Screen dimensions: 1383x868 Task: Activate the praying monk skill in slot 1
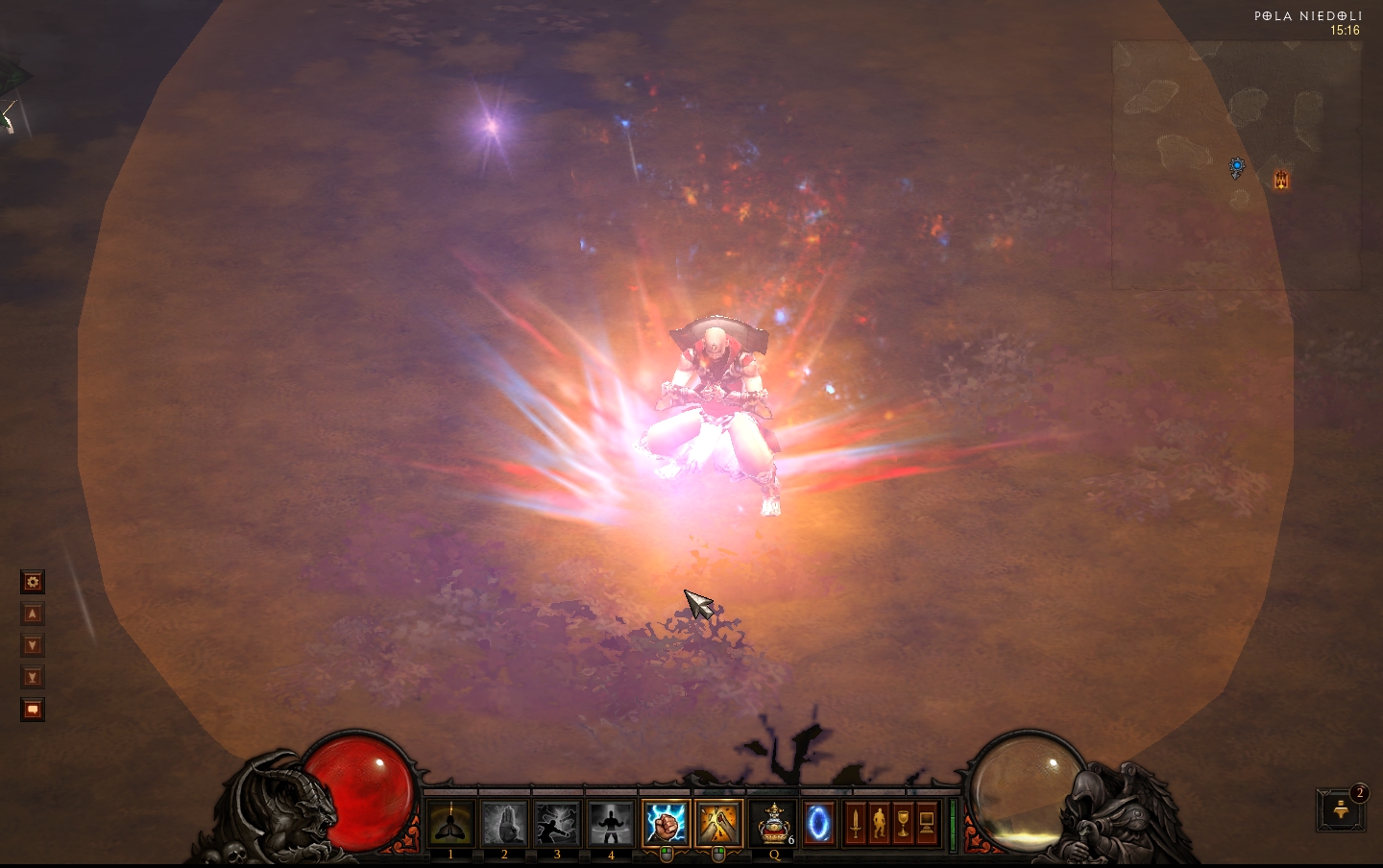(x=450, y=823)
